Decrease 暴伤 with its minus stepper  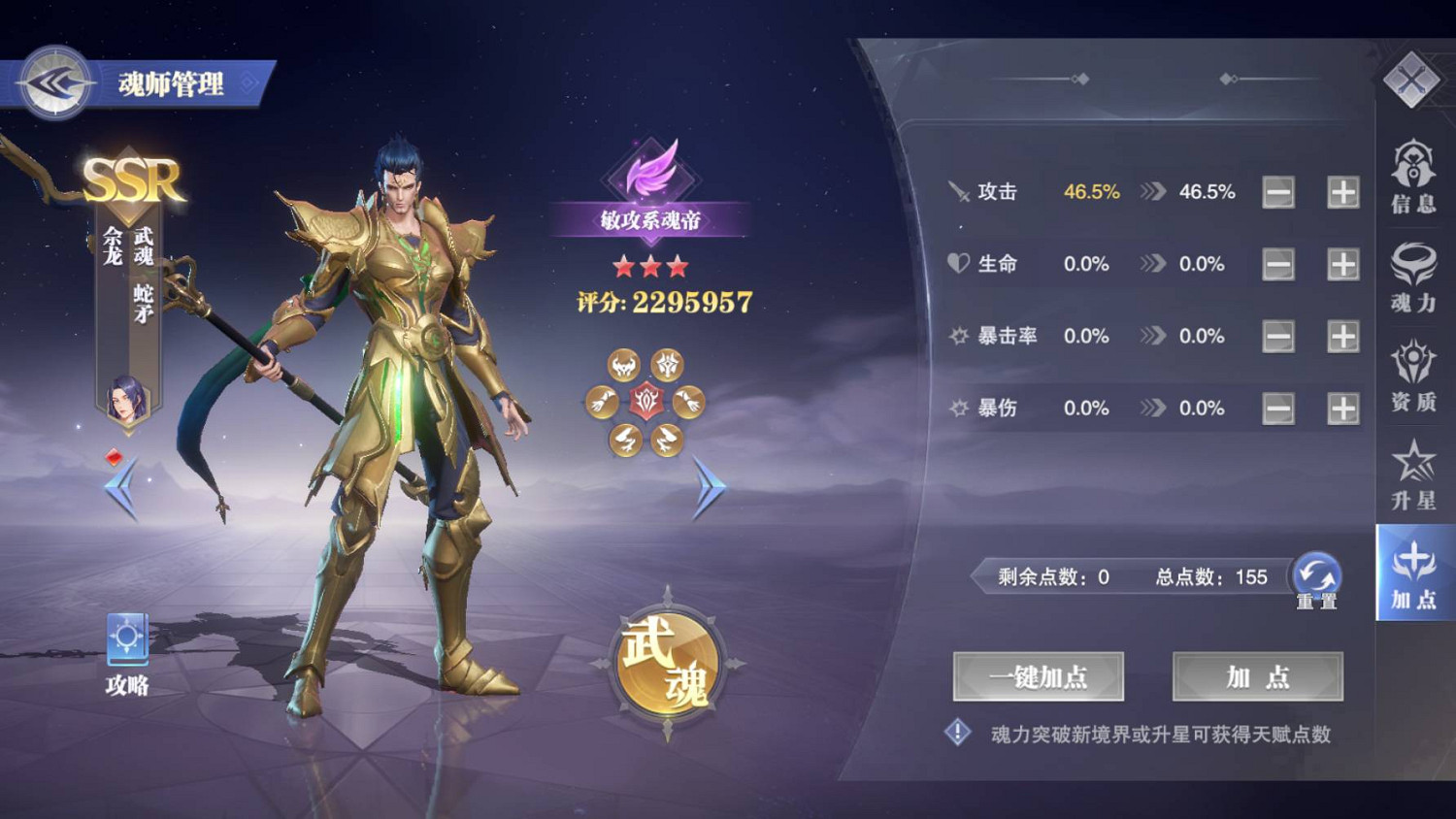pyautogui.click(x=1276, y=408)
